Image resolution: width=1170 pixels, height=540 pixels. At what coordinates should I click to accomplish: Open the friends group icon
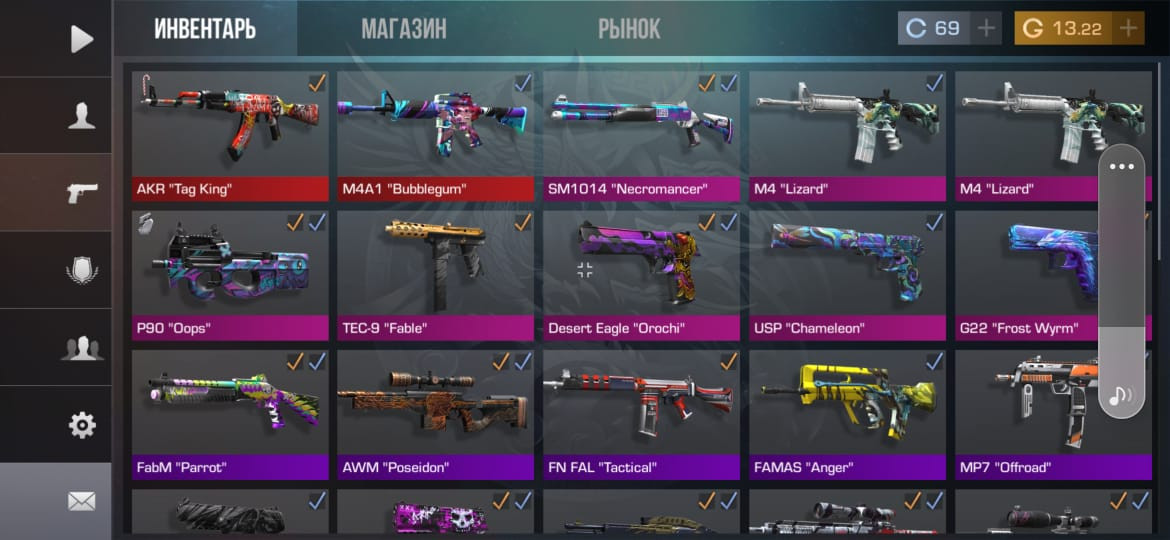pyautogui.click(x=81, y=348)
